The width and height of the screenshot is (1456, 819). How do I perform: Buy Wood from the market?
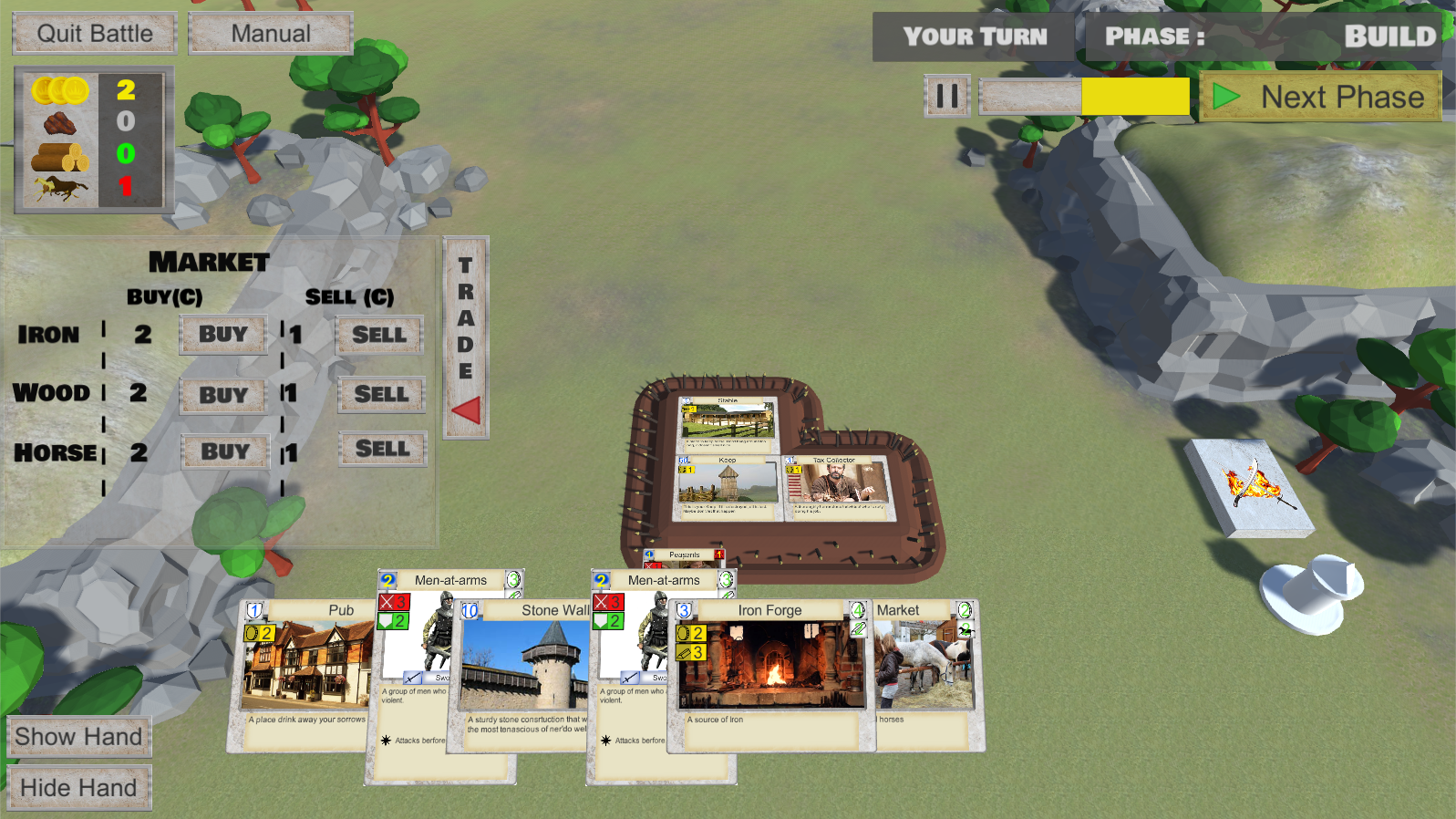[223, 395]
